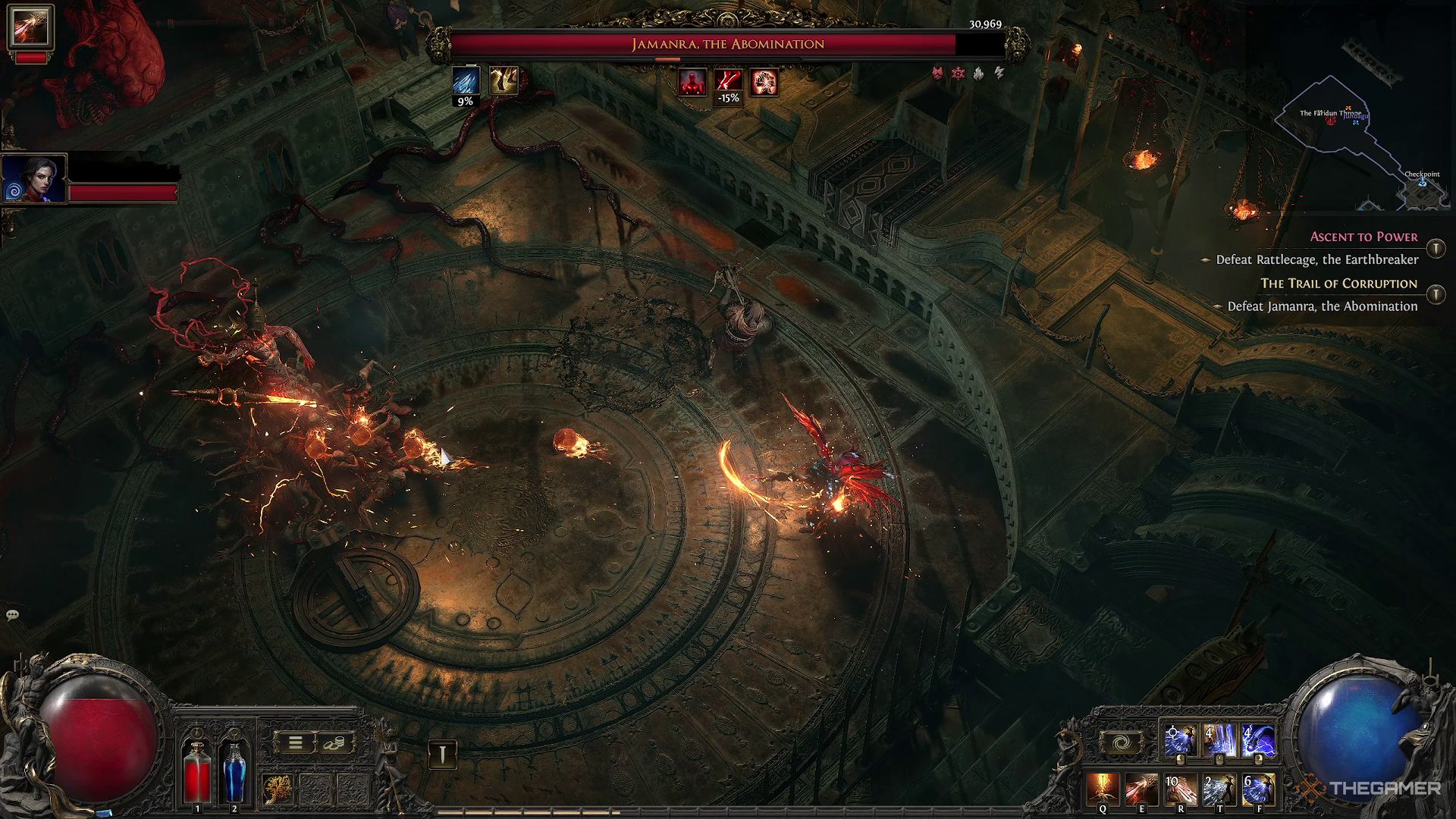
Task: Select the golden tree charm slot
Action: [278, 789]
